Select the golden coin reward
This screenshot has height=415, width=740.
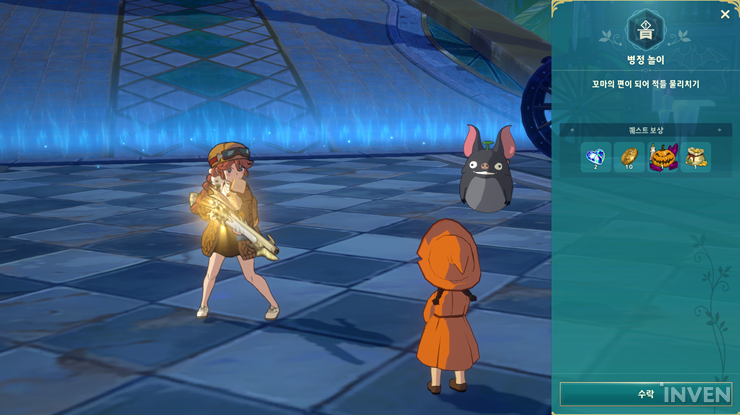point(629,157)
